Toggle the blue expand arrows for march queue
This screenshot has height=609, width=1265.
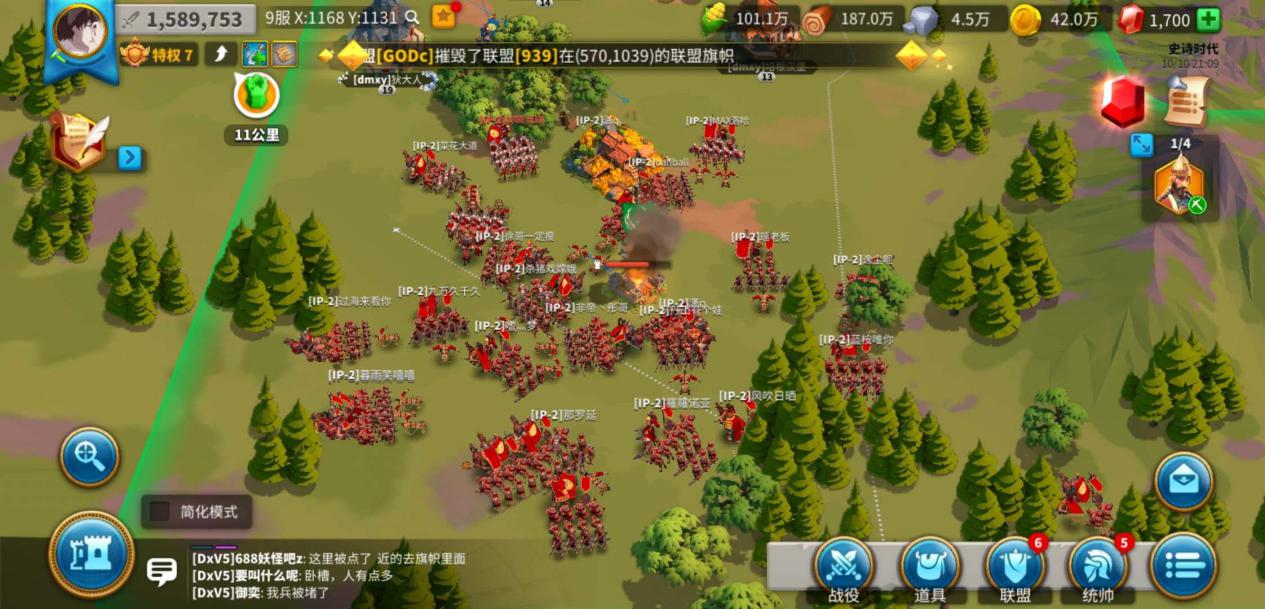1142,145
